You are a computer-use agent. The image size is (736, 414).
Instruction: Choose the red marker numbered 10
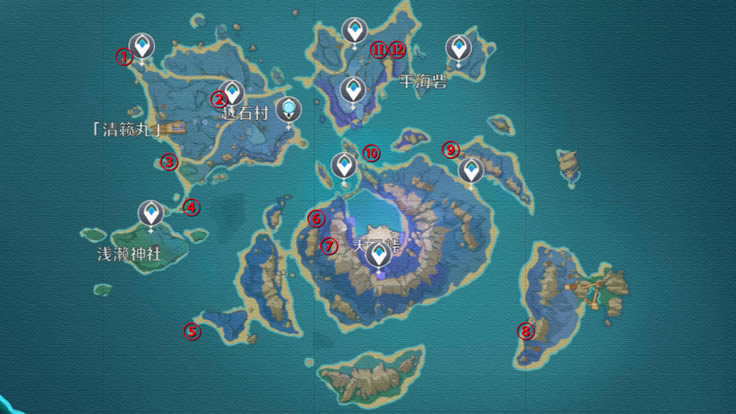coord(371,153)
